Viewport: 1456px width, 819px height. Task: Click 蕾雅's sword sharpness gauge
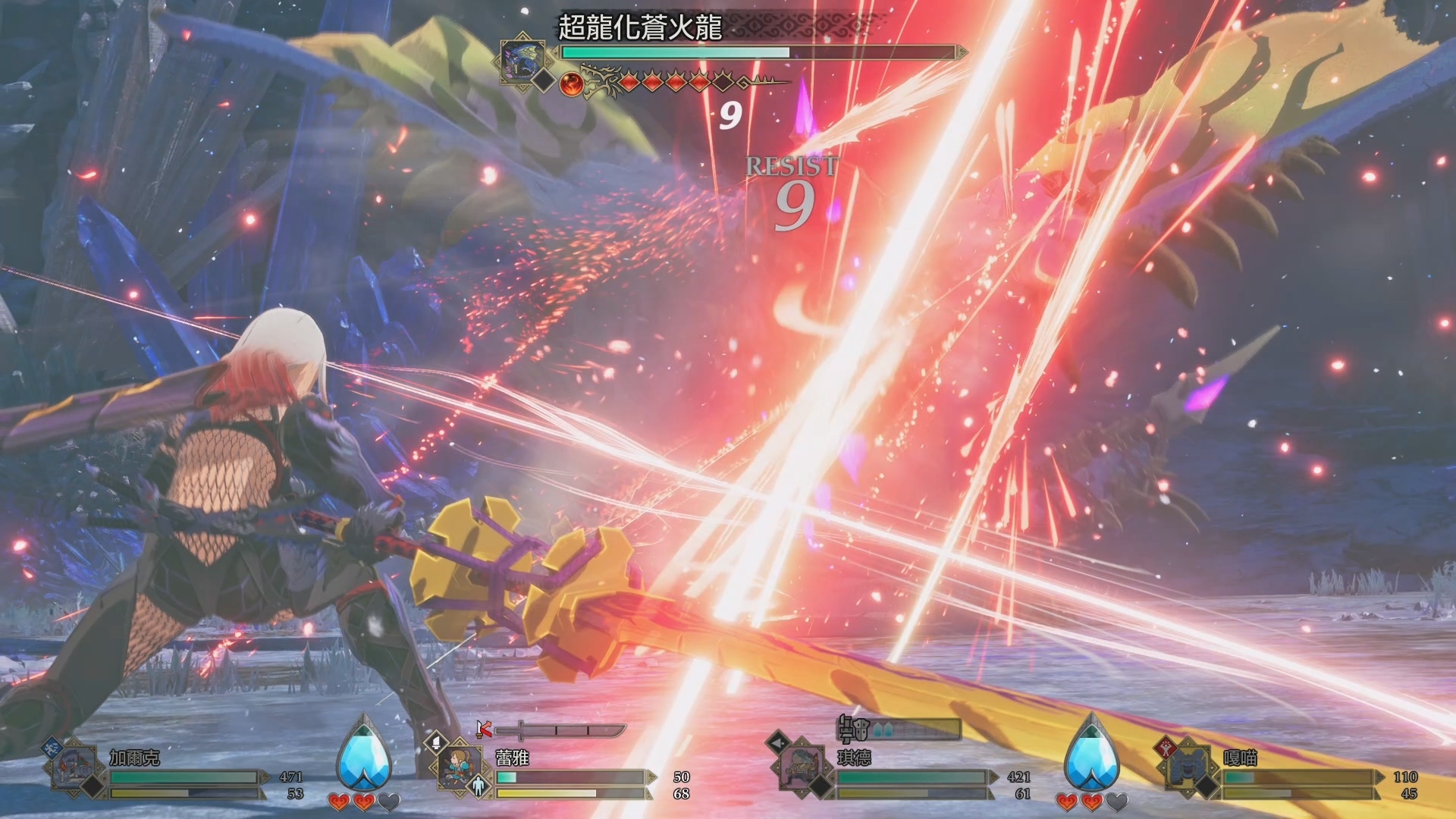pos(560,730)
